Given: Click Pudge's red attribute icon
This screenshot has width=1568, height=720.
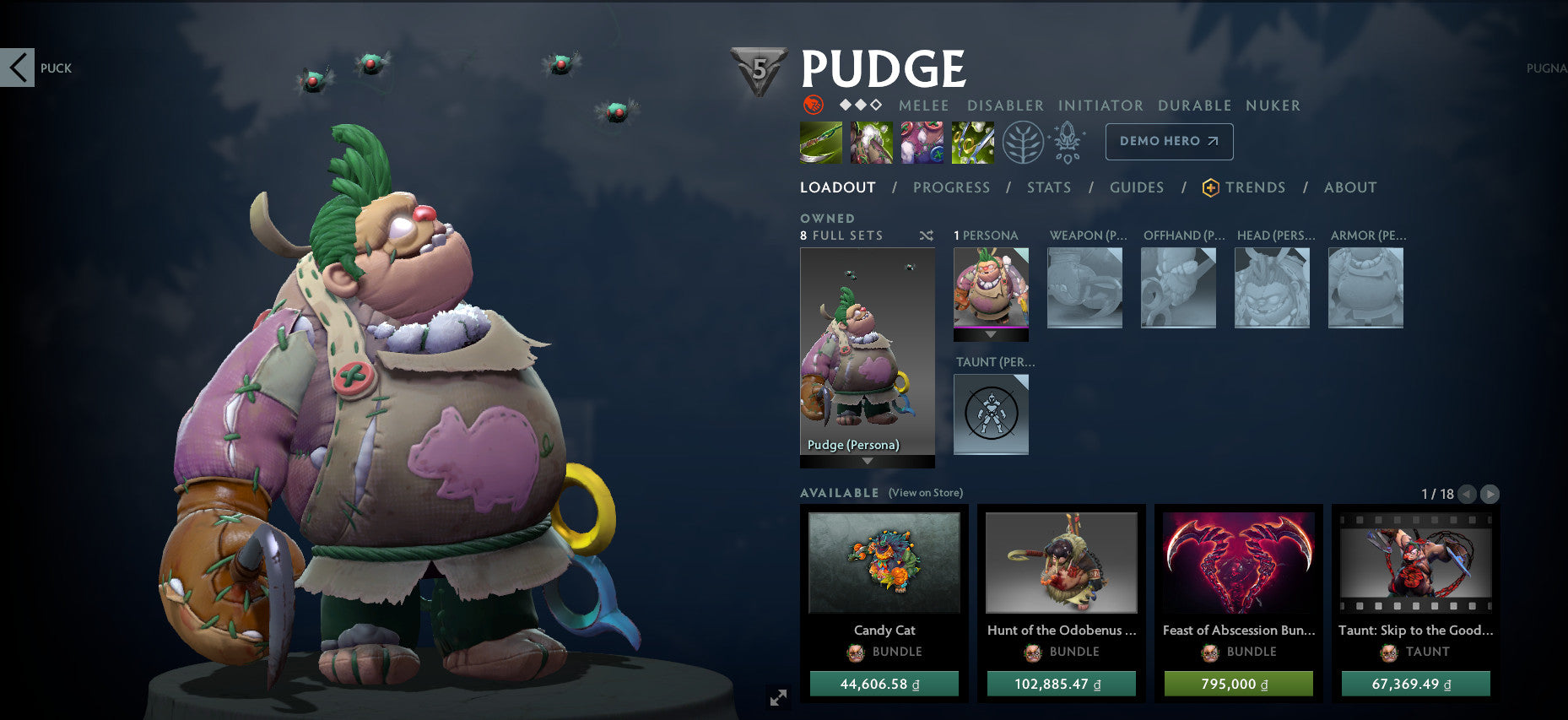Looking at the screenshot, I should point(813,106).
